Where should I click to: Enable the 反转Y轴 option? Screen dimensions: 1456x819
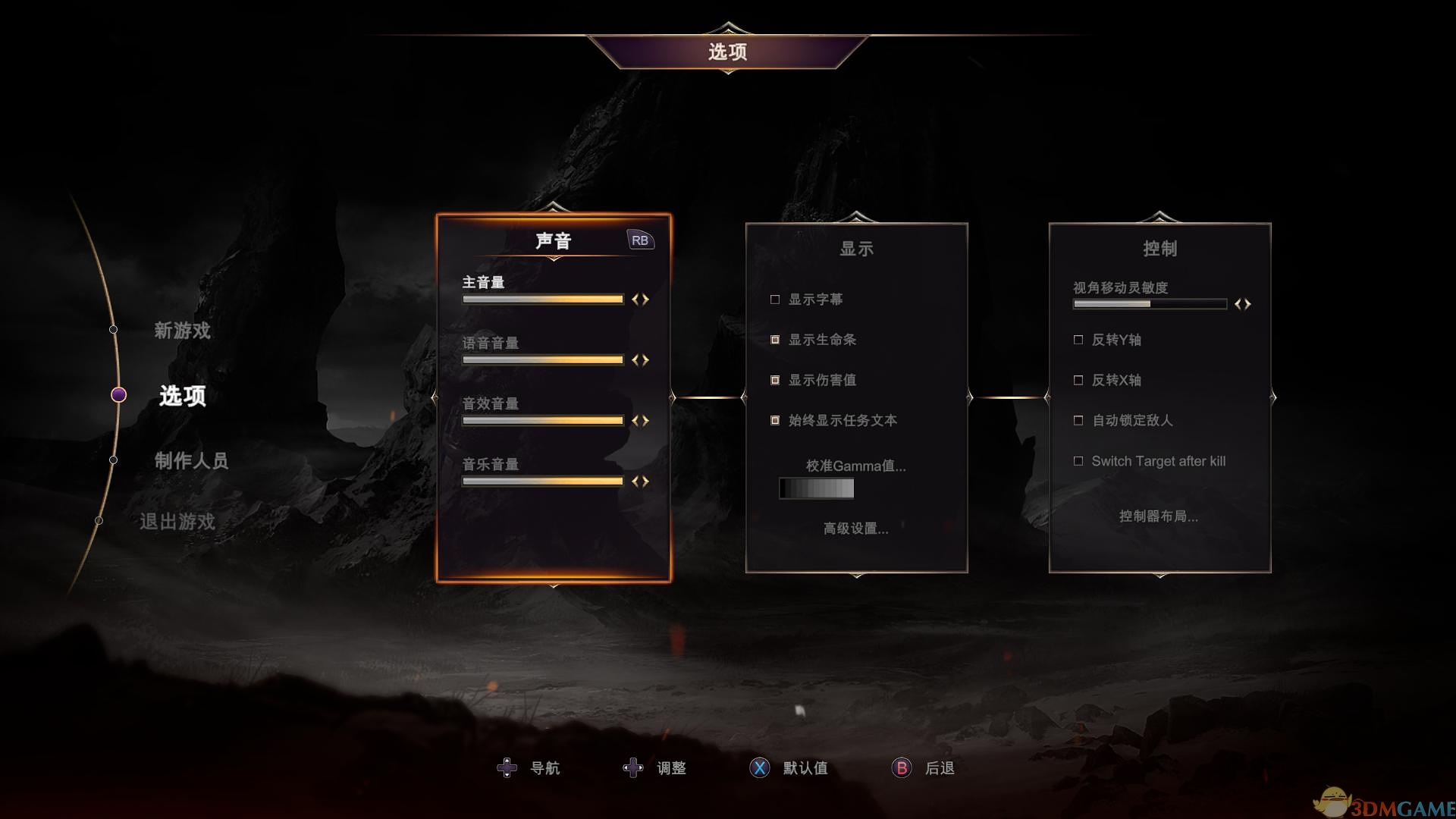(x=1078, y=340)
